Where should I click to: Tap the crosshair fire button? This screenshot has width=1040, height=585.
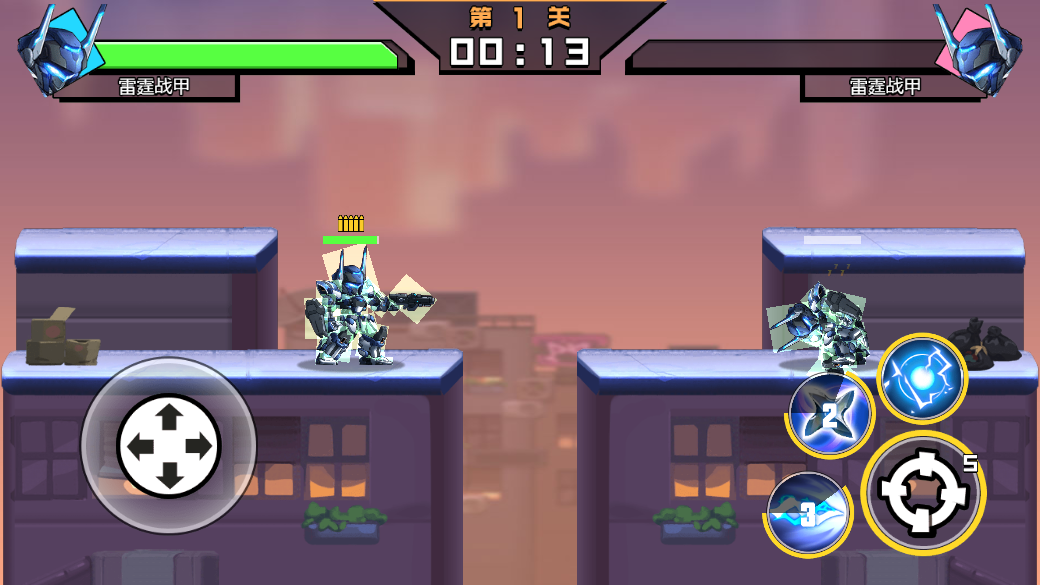point(922,492)
